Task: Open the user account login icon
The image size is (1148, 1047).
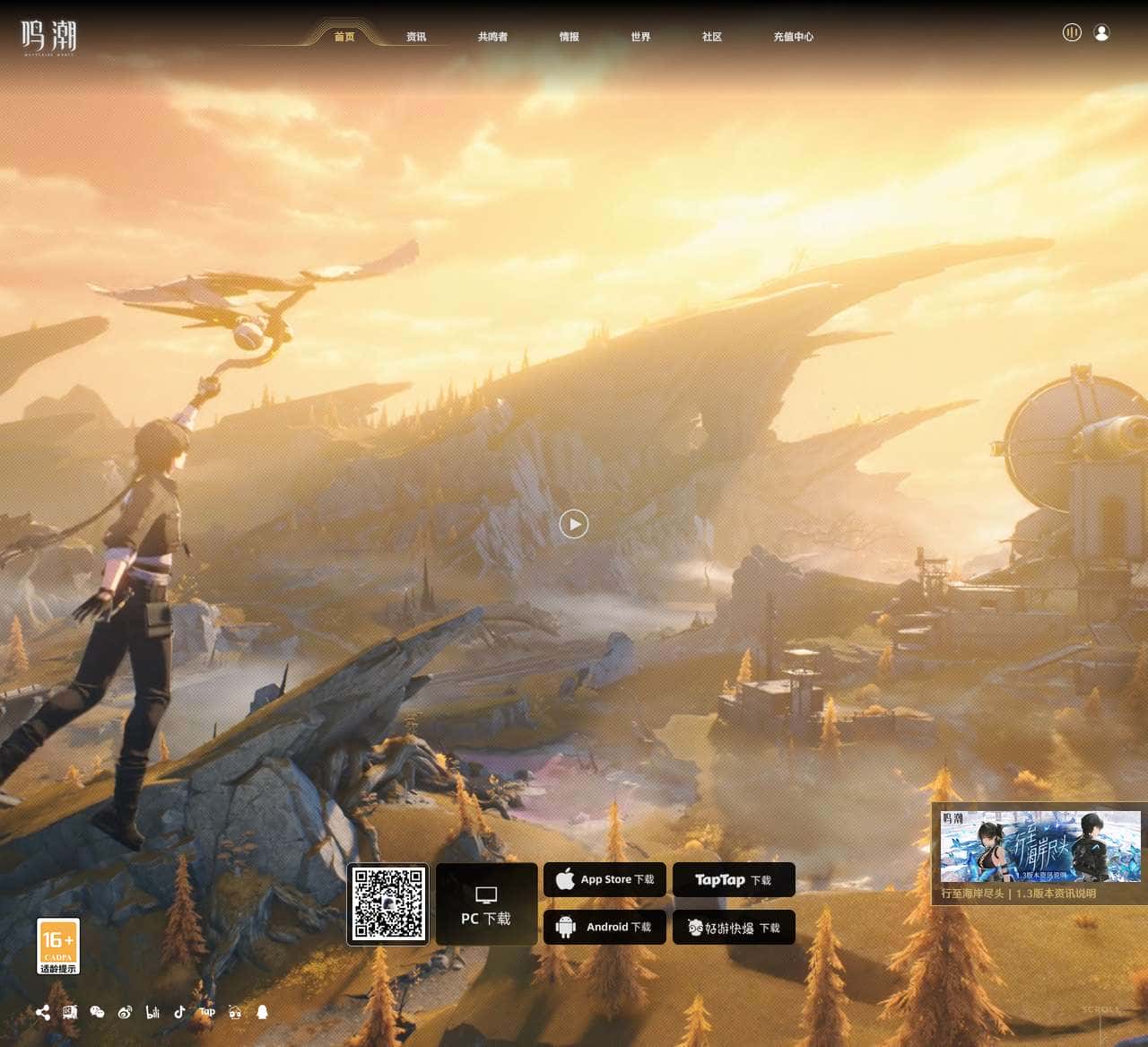Action: point(1102,33)
